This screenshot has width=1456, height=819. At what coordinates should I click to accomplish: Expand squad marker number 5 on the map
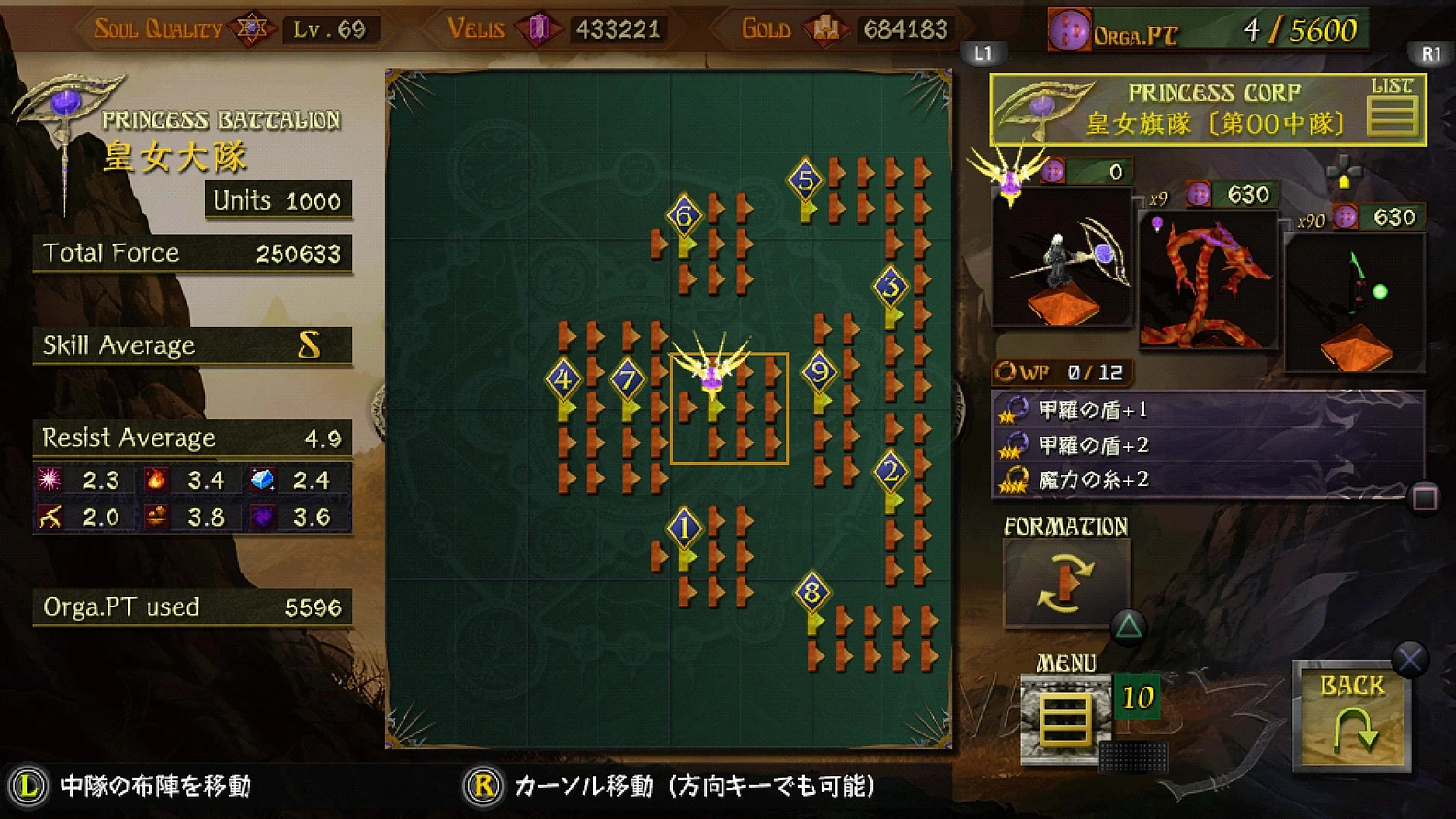point(806,179)
